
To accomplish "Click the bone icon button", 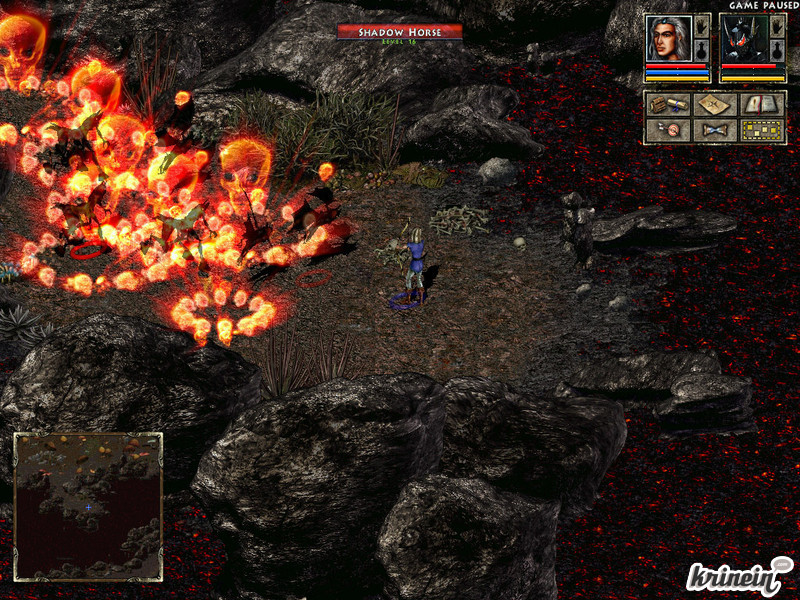I will [715, 130].
